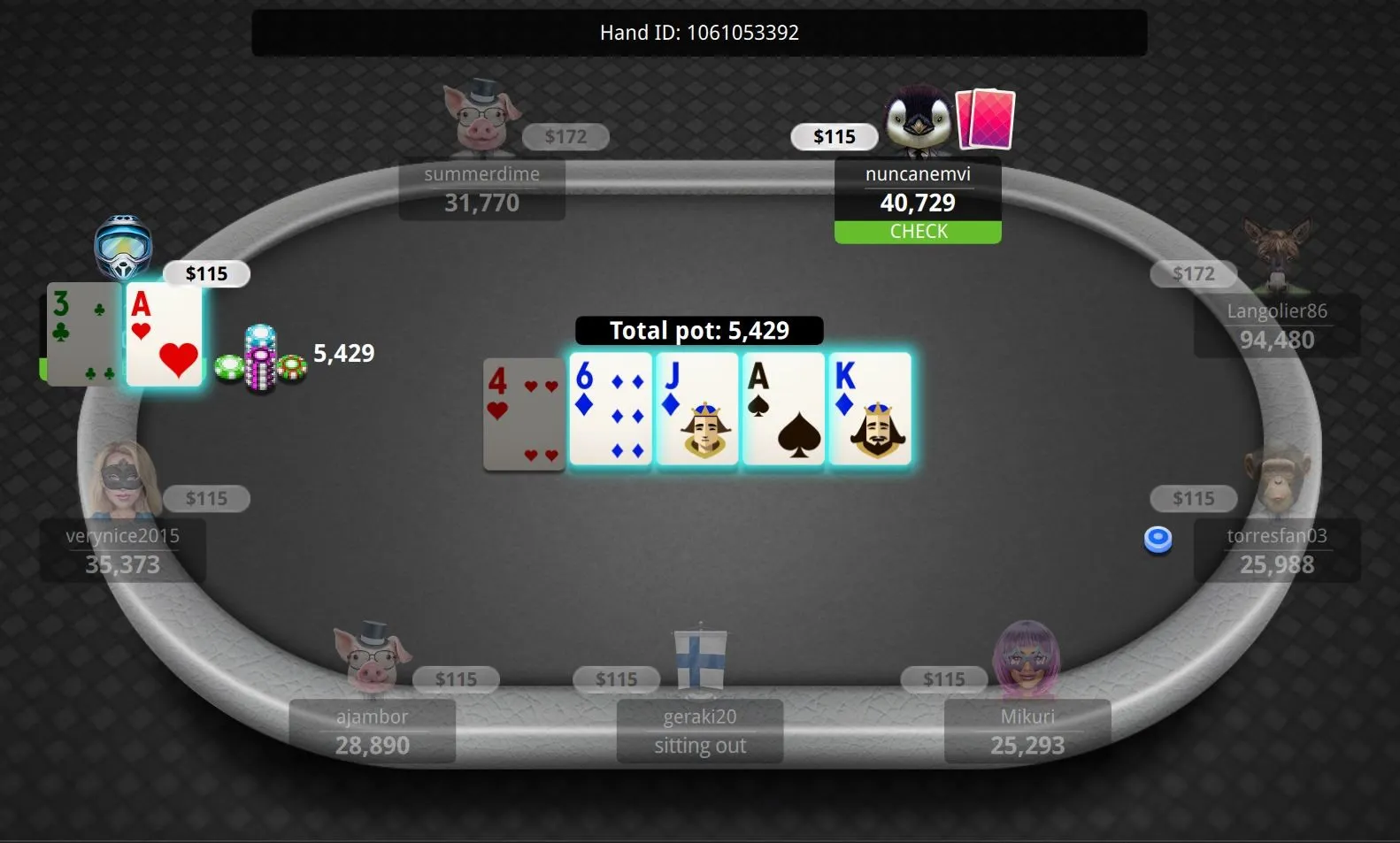Open summerdime's player panel
This screenshot has width=1400, height=843.
[x=481, y=189]
